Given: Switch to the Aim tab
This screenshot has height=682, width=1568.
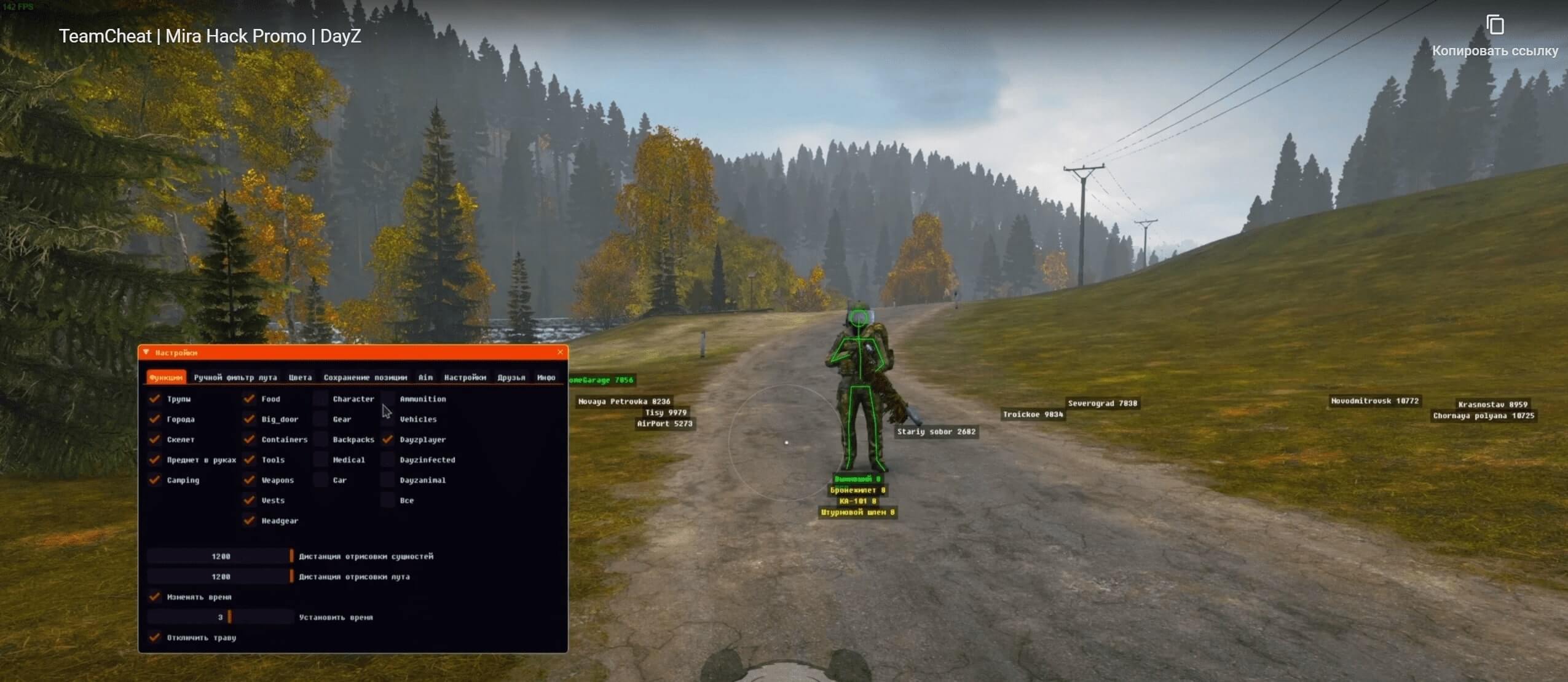Looking at the screenshot, I should [425, 378].
